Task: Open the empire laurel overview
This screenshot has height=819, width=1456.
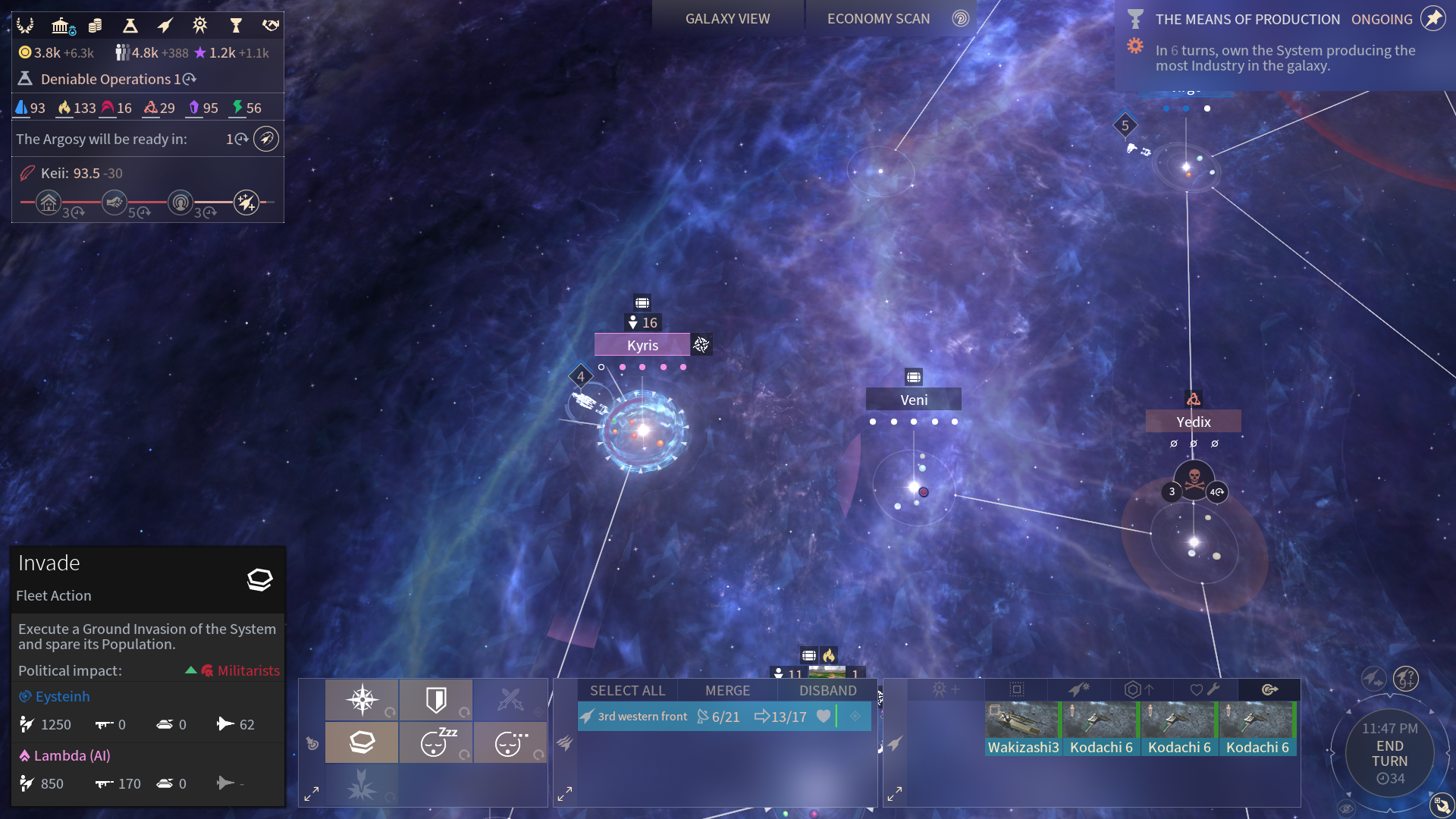Action: coord(25,26)
